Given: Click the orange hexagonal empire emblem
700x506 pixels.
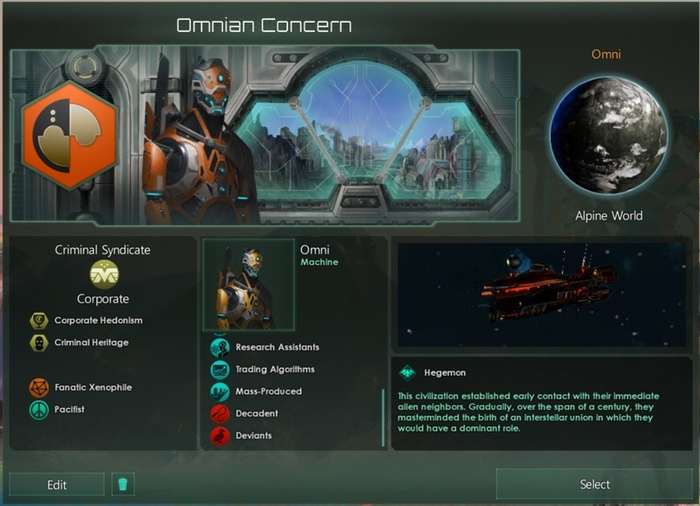Looking at the screenshot, I should (69, 136).
